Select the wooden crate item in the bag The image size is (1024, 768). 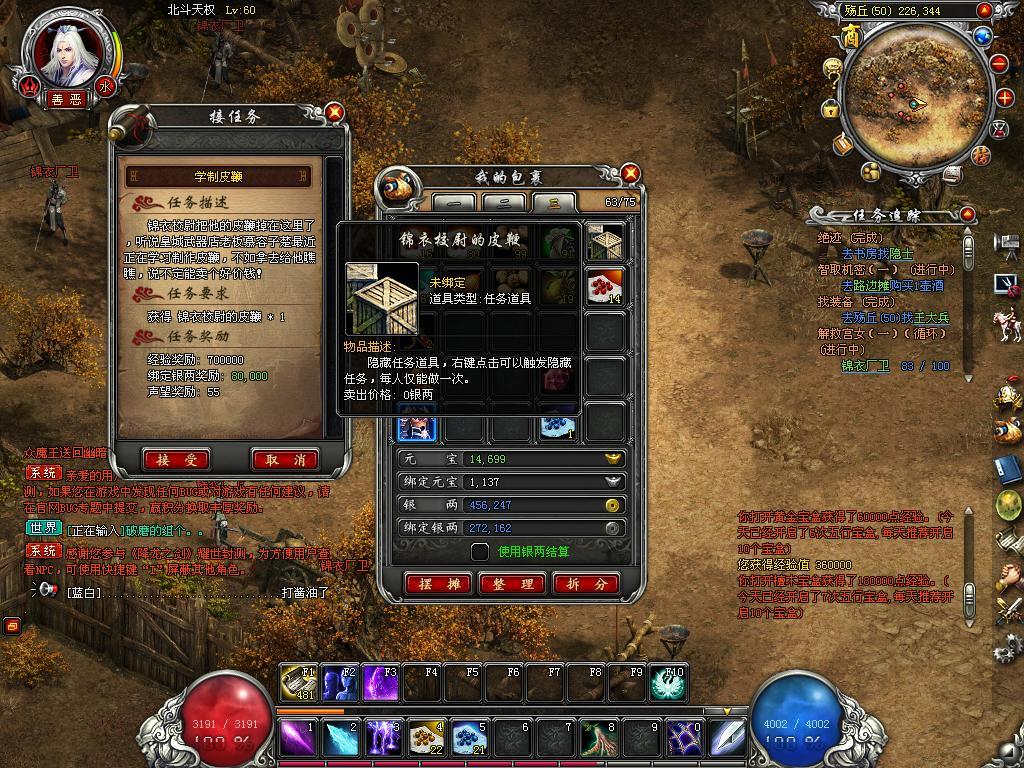click(605, 241)
